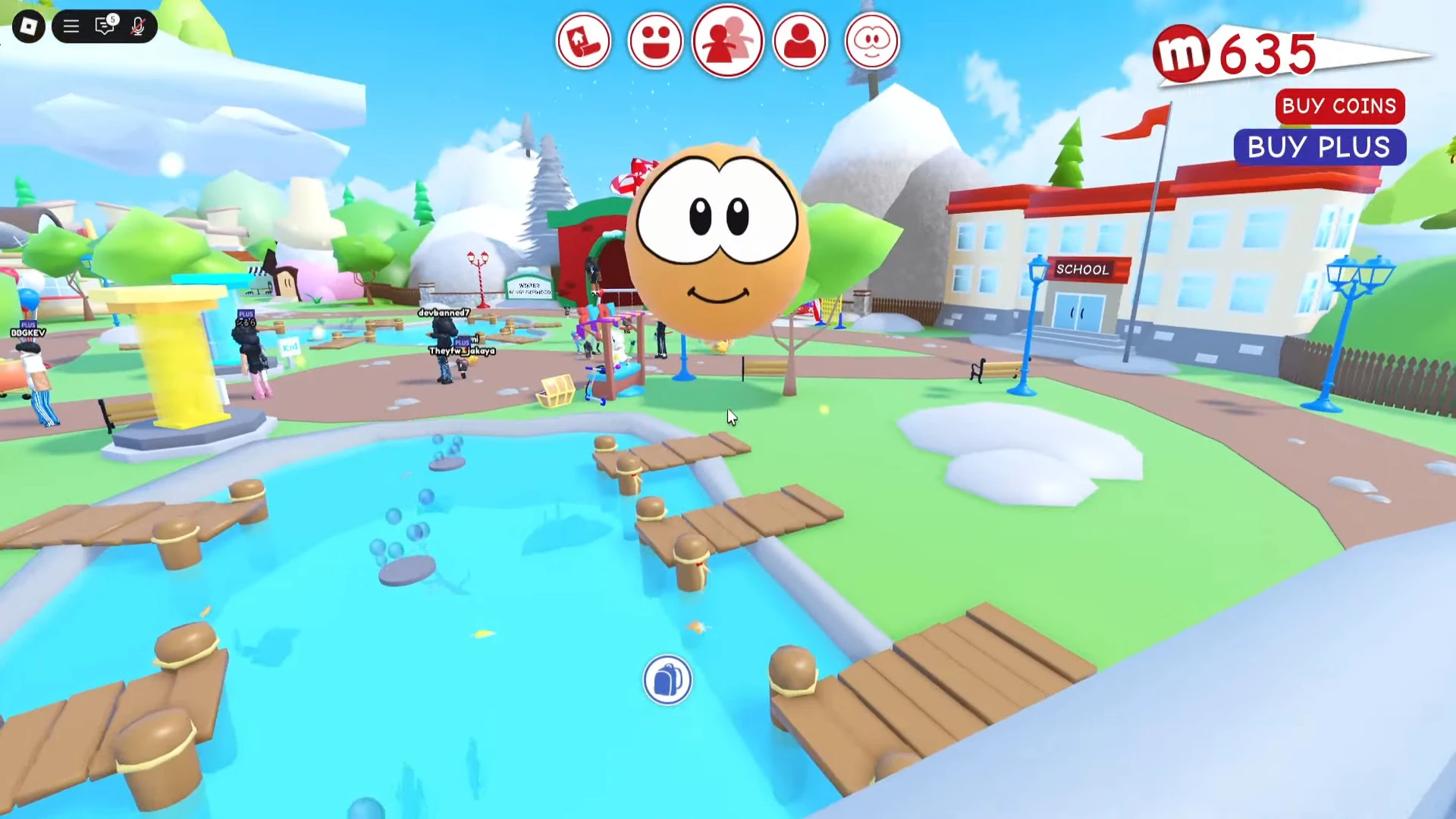Toggle the PLUS badge on B0GKEV's nametag
Viewport: 1456px width, 819px height.
point(28,325)
